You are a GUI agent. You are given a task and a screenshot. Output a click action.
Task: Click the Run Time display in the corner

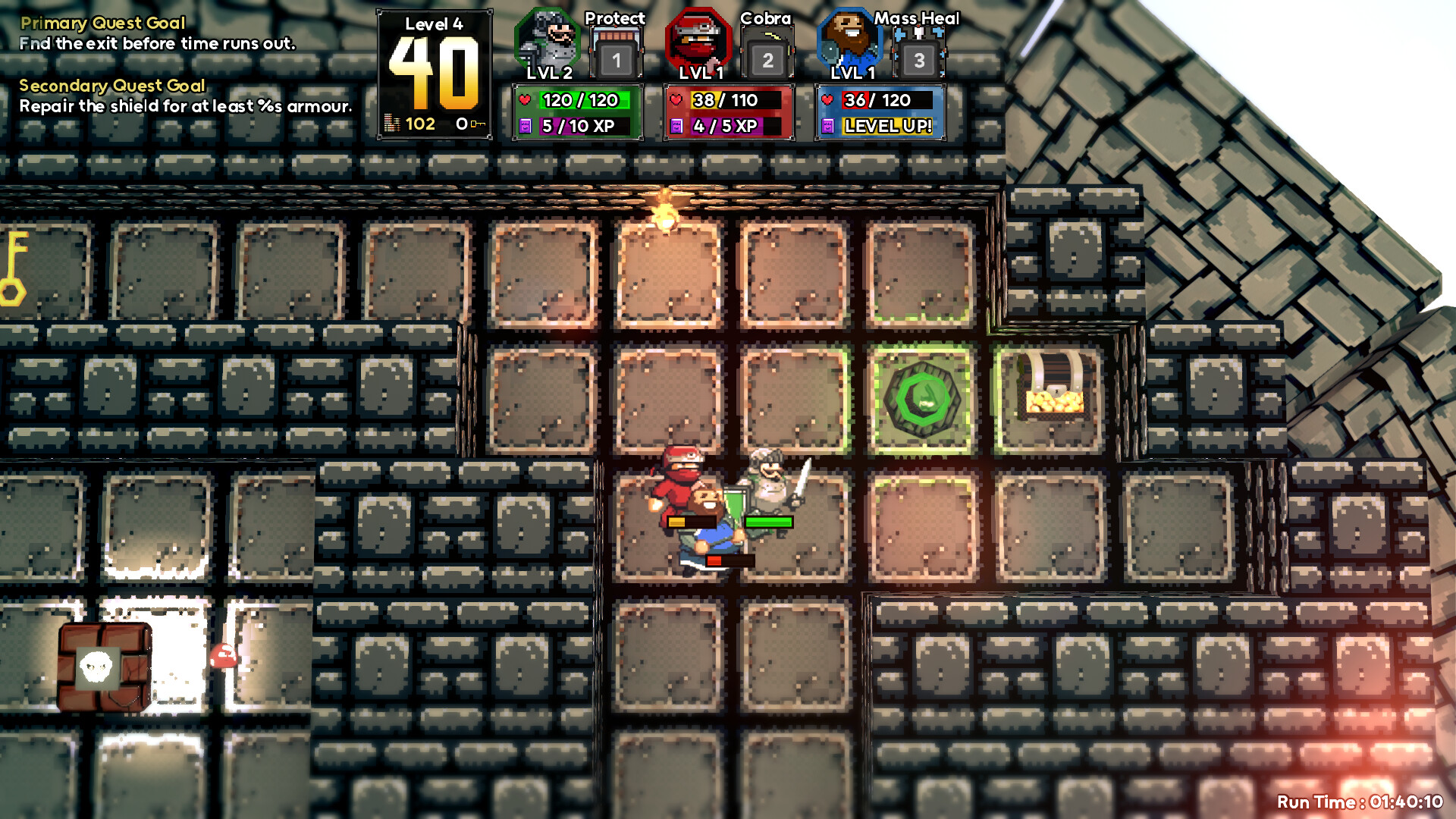coord(1361,800)
